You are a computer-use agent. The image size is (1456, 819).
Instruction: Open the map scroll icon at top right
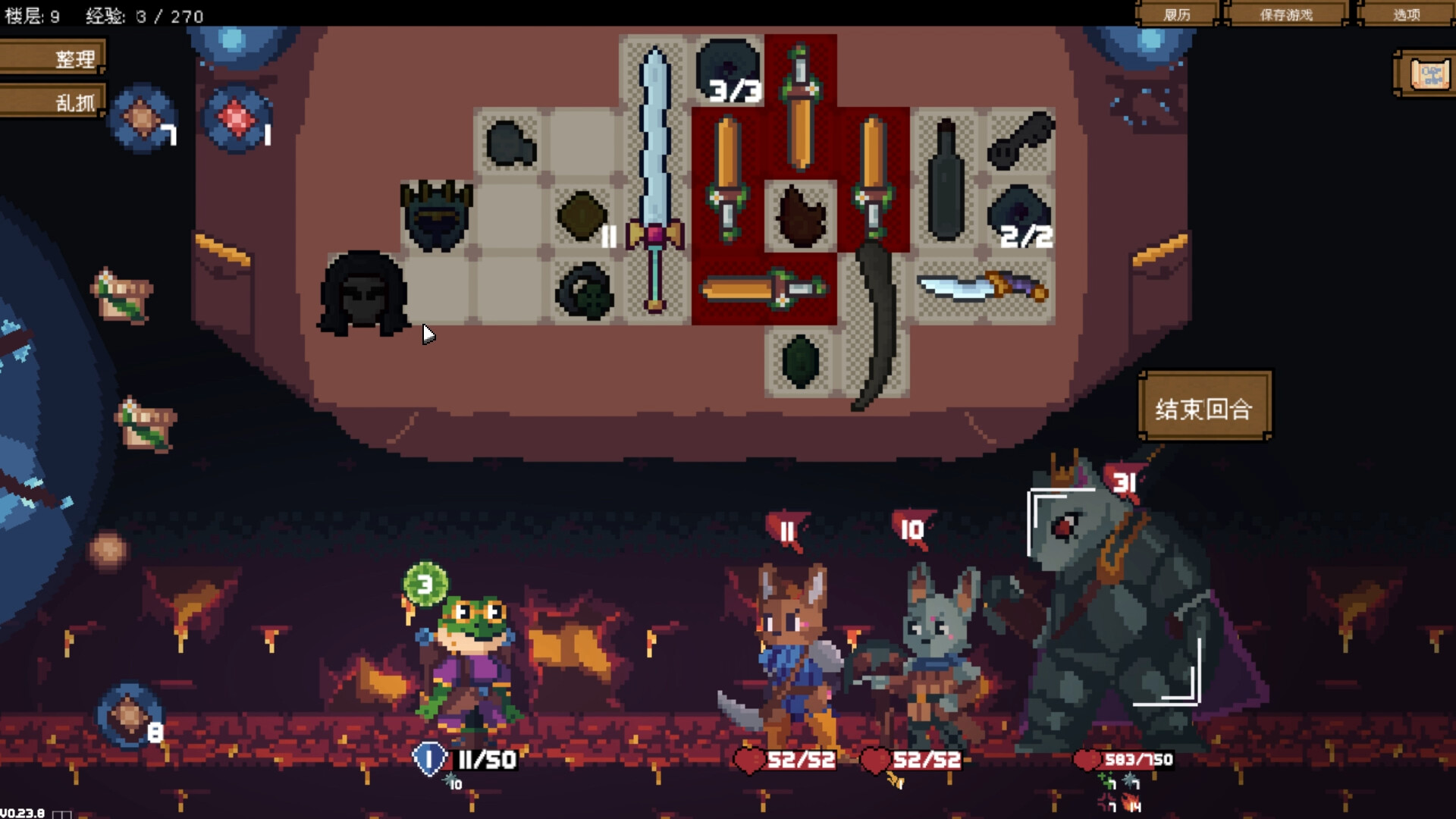pyautogui.click(x=1429, y=72)
